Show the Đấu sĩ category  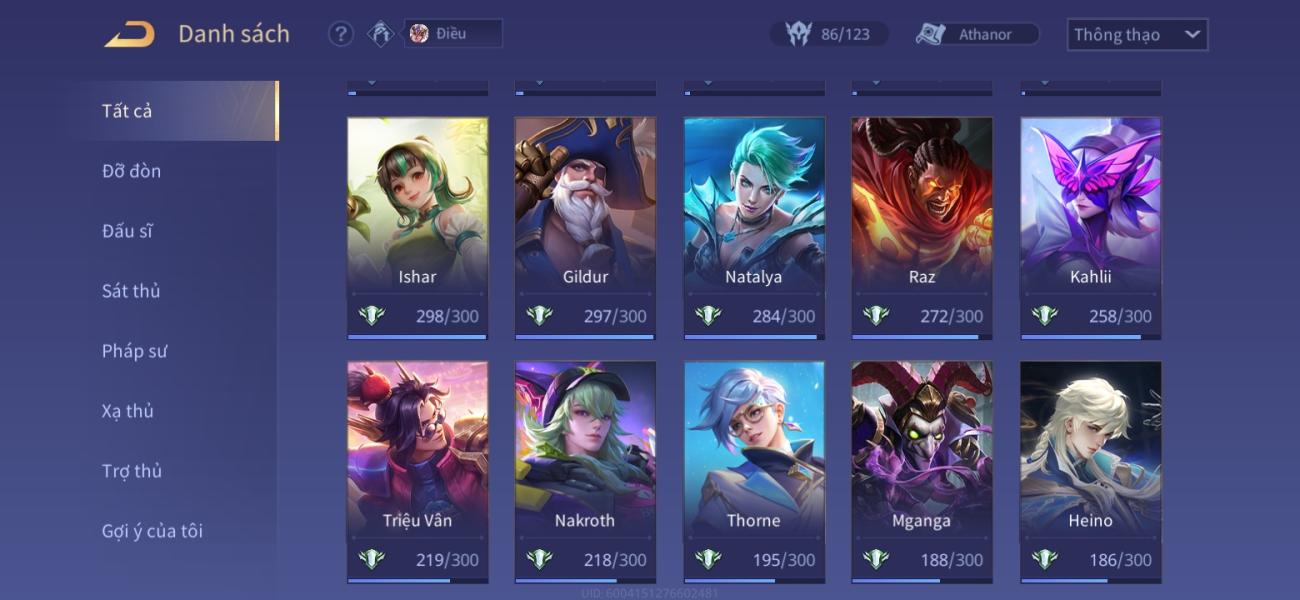(127, 231)
